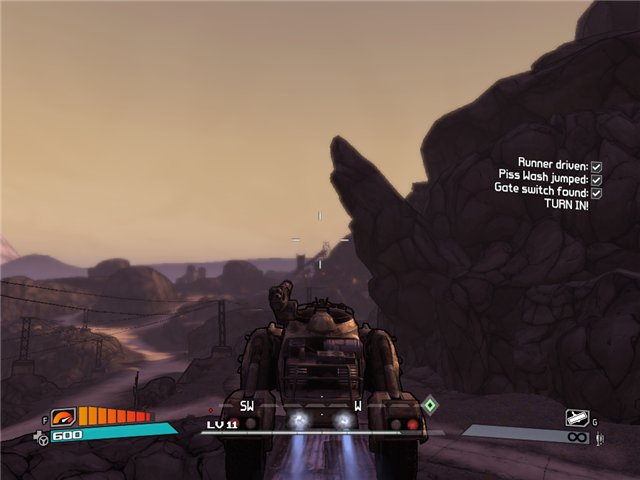Select the TURN IN! objective text

(566, 204)
